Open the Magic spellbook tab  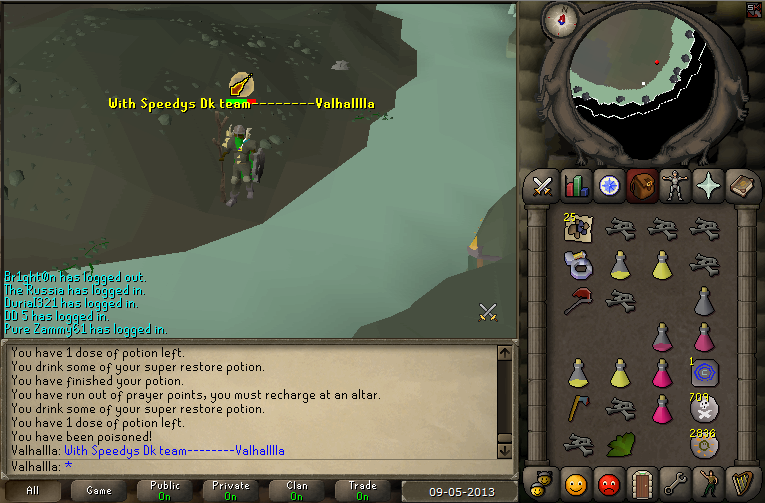click(740, 185)
